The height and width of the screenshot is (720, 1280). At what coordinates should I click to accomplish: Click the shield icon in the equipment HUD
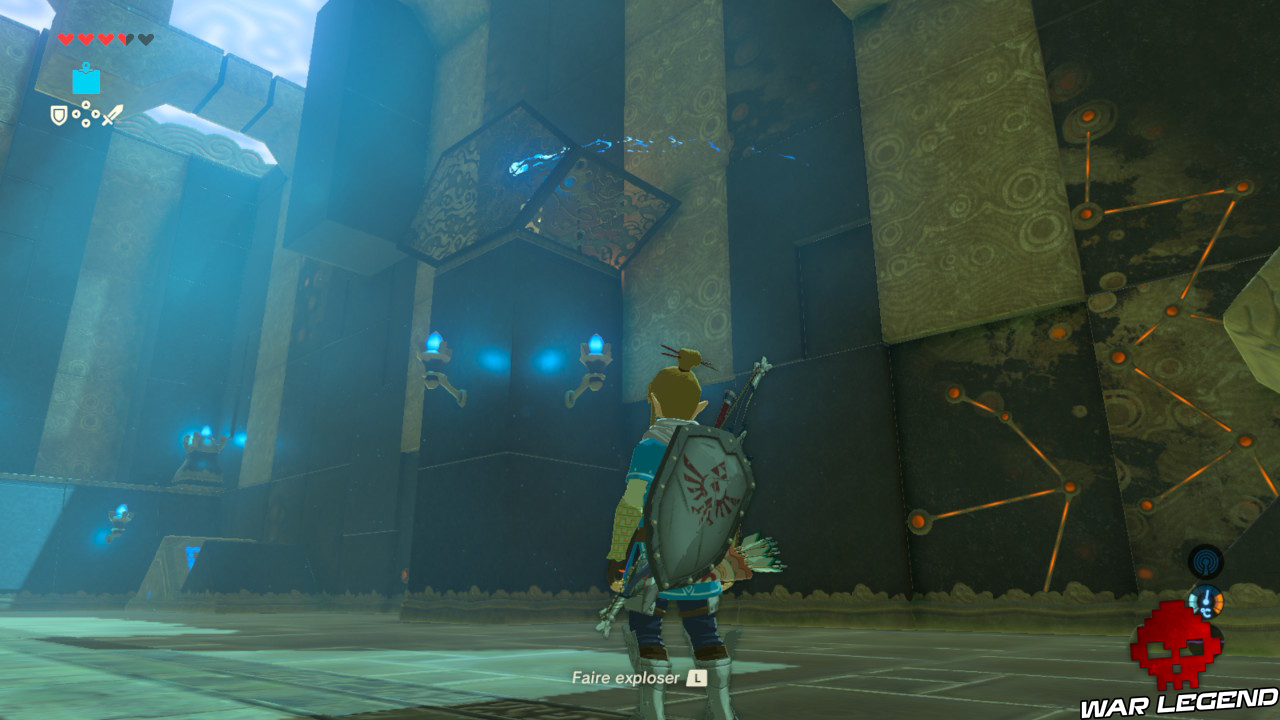pyautogui.click(x=59, y=116)
